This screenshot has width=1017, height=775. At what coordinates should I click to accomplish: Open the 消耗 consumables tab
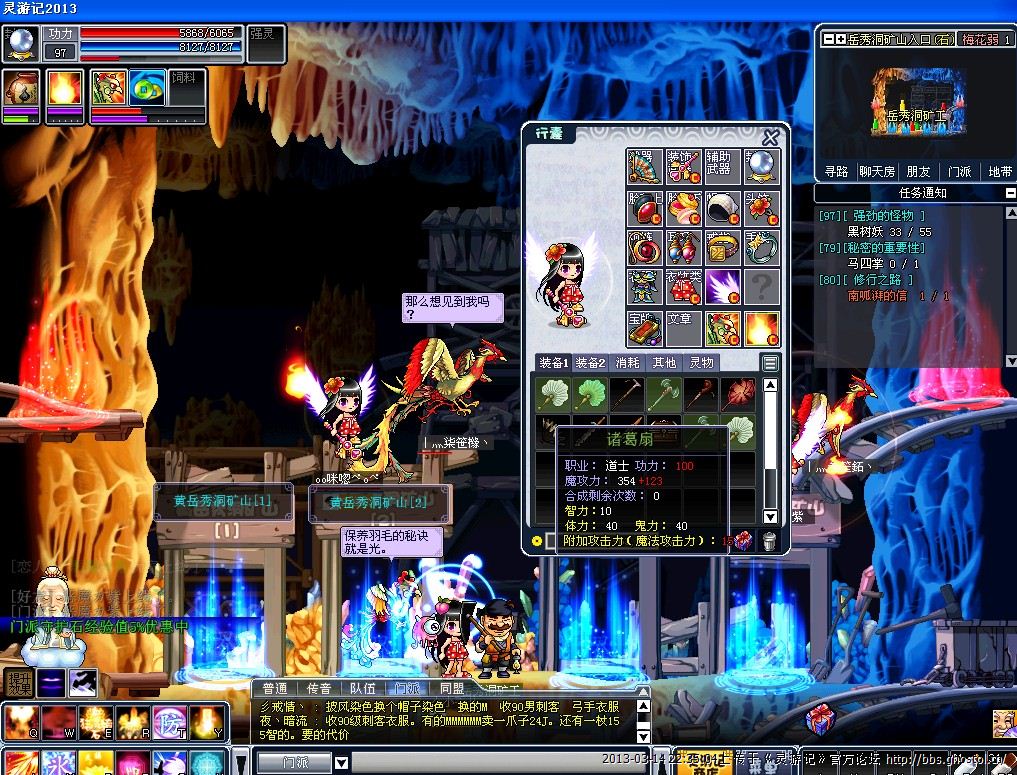627,363
